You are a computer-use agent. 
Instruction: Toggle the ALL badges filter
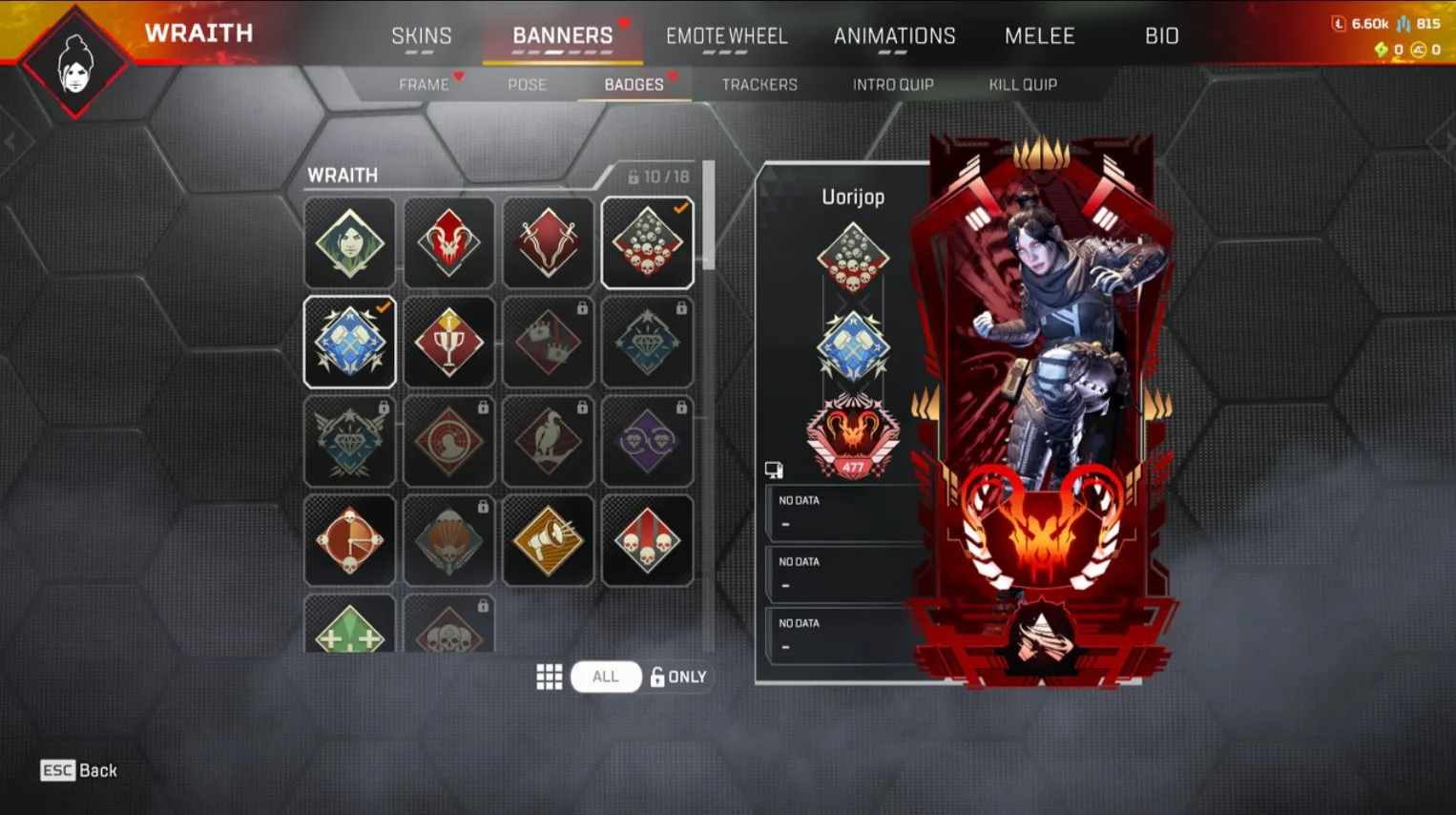click(x=605, y=677)
